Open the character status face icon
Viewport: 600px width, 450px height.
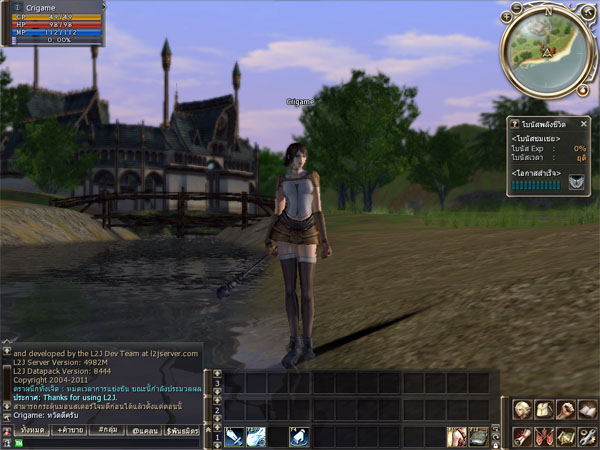pos(522,409)
